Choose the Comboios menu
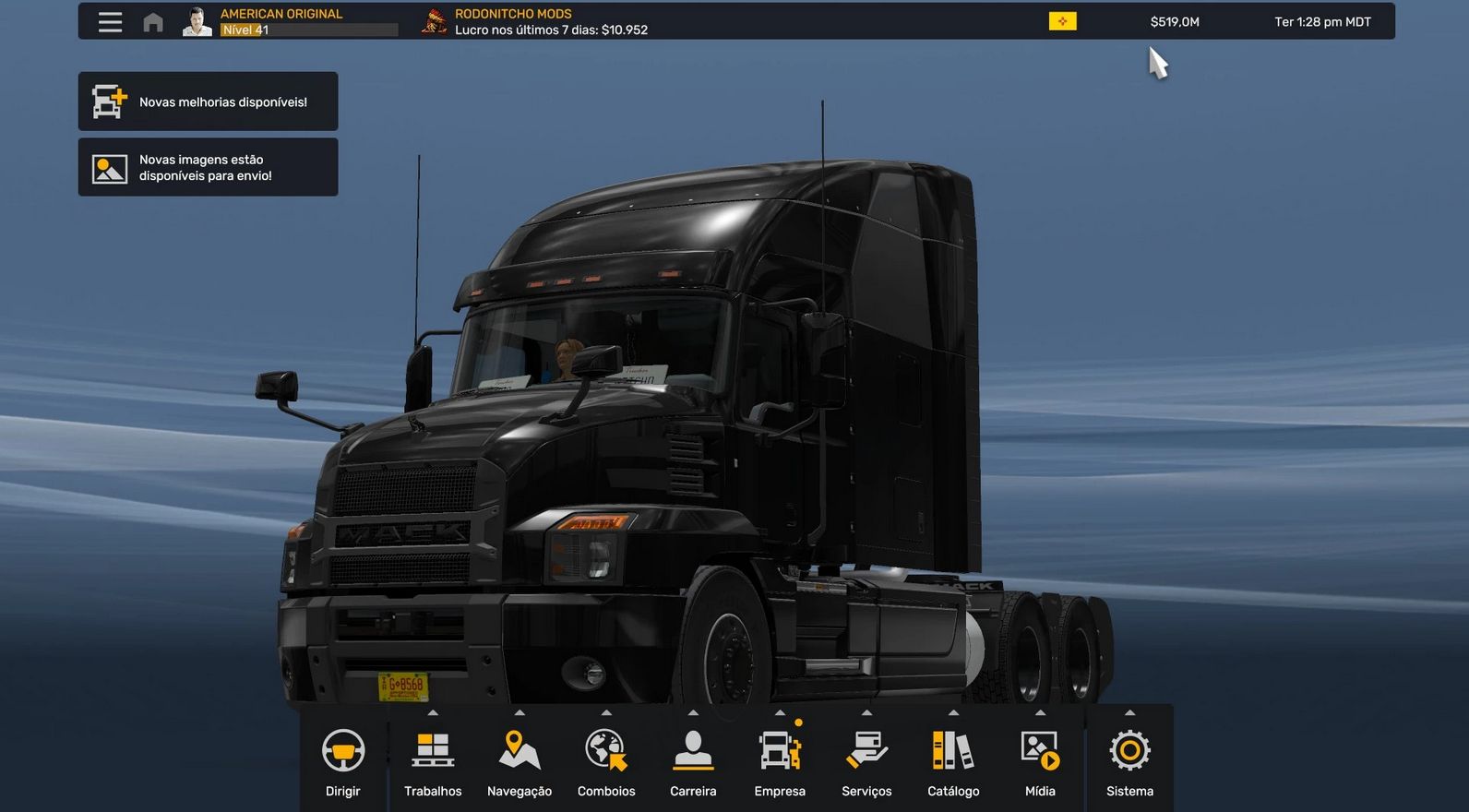Screen dimensions: 1469x812 (606, 762)
